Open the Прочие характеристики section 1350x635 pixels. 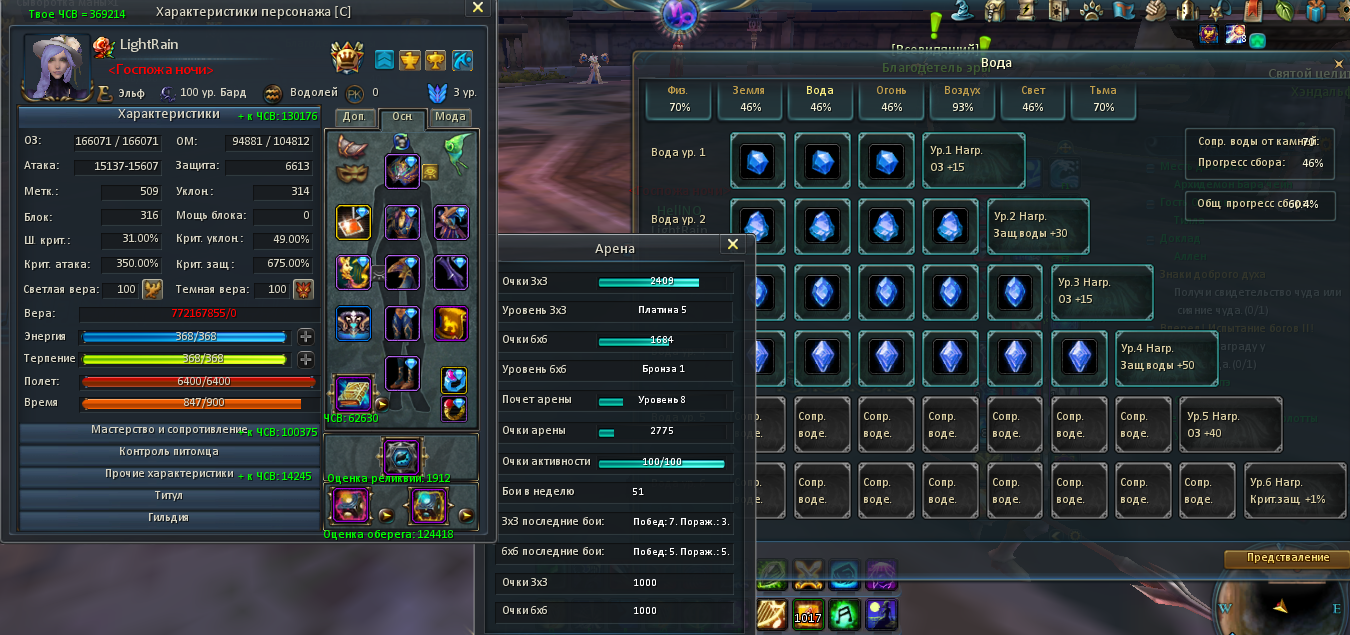tap(169, 475)
